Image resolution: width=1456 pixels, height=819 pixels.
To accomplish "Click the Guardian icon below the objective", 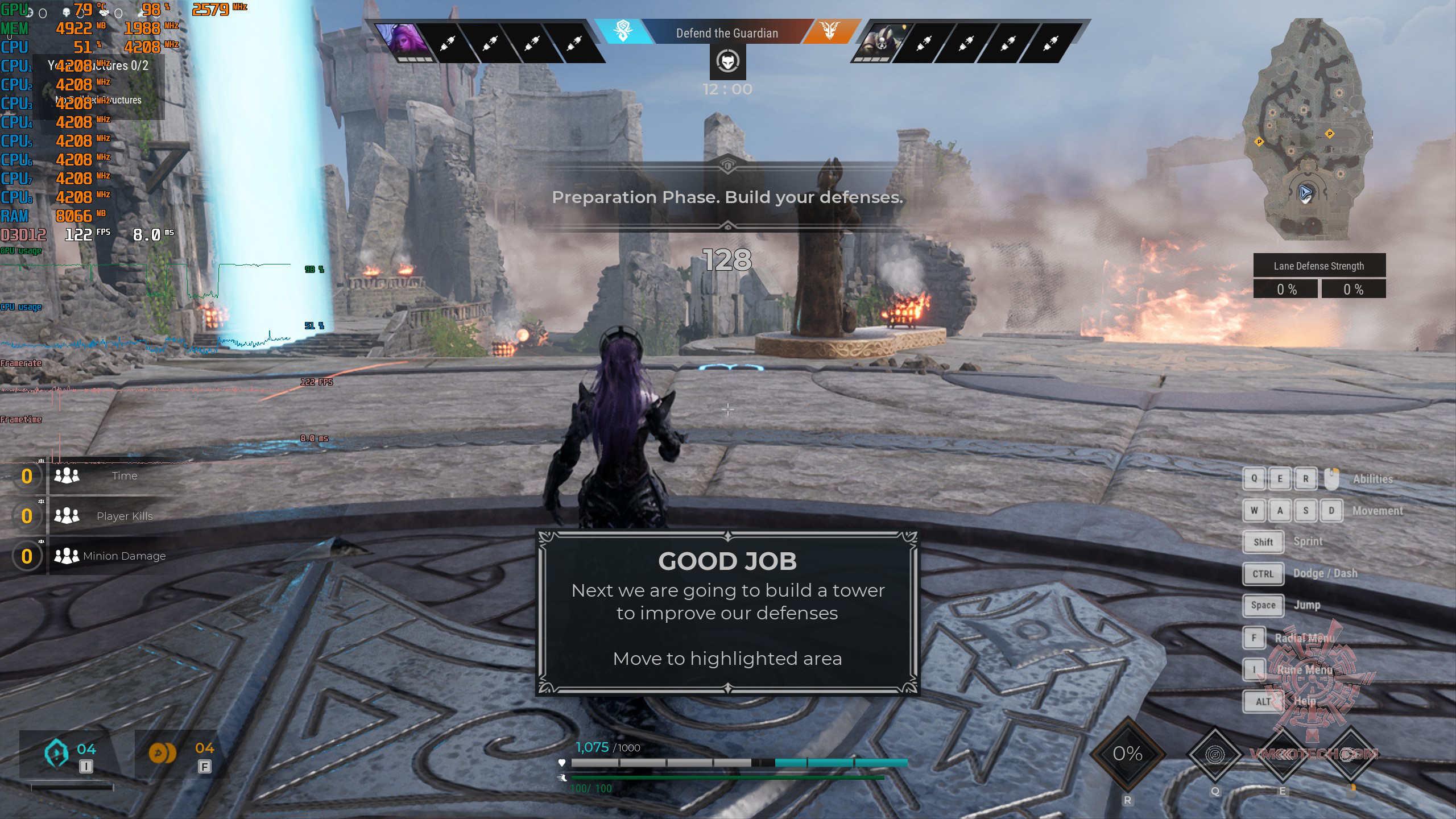I will [x=727, y=61].
